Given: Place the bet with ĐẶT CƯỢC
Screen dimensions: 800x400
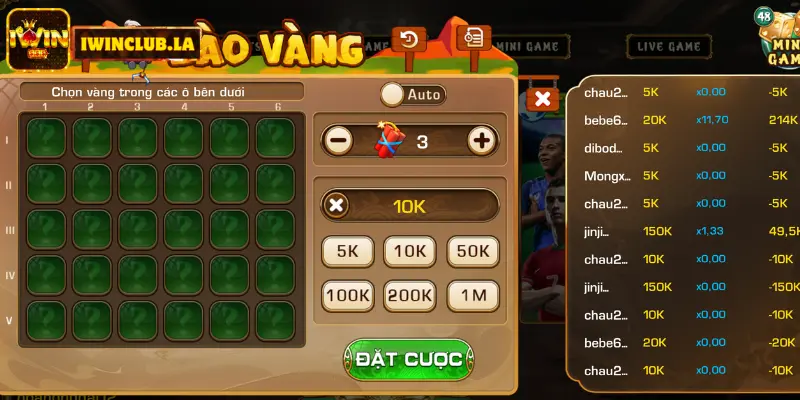Looking at the screenshot, I should coord(409,358).
